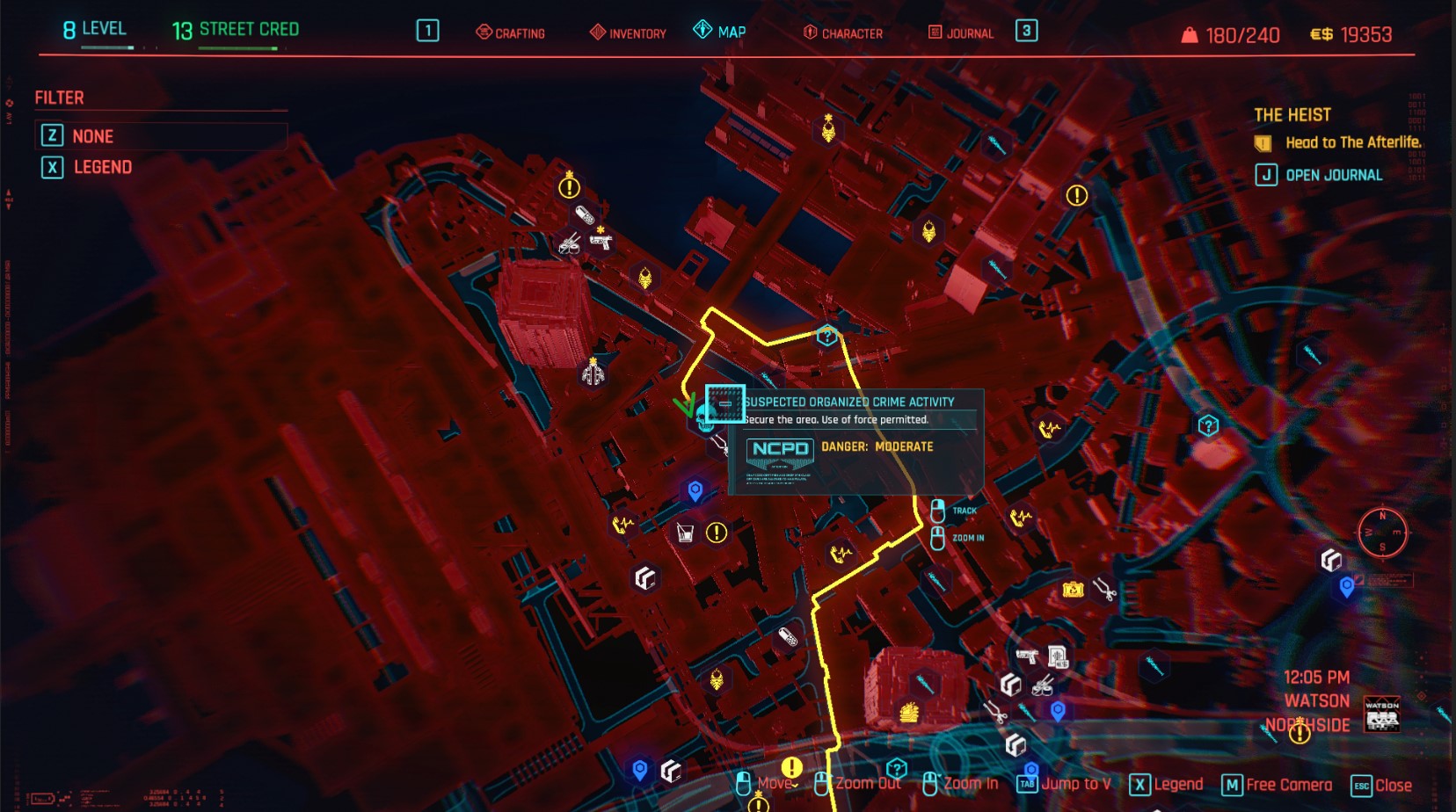
Task: Open the Crafting tab
Action: pyautogui.click(x=511, y=33)
